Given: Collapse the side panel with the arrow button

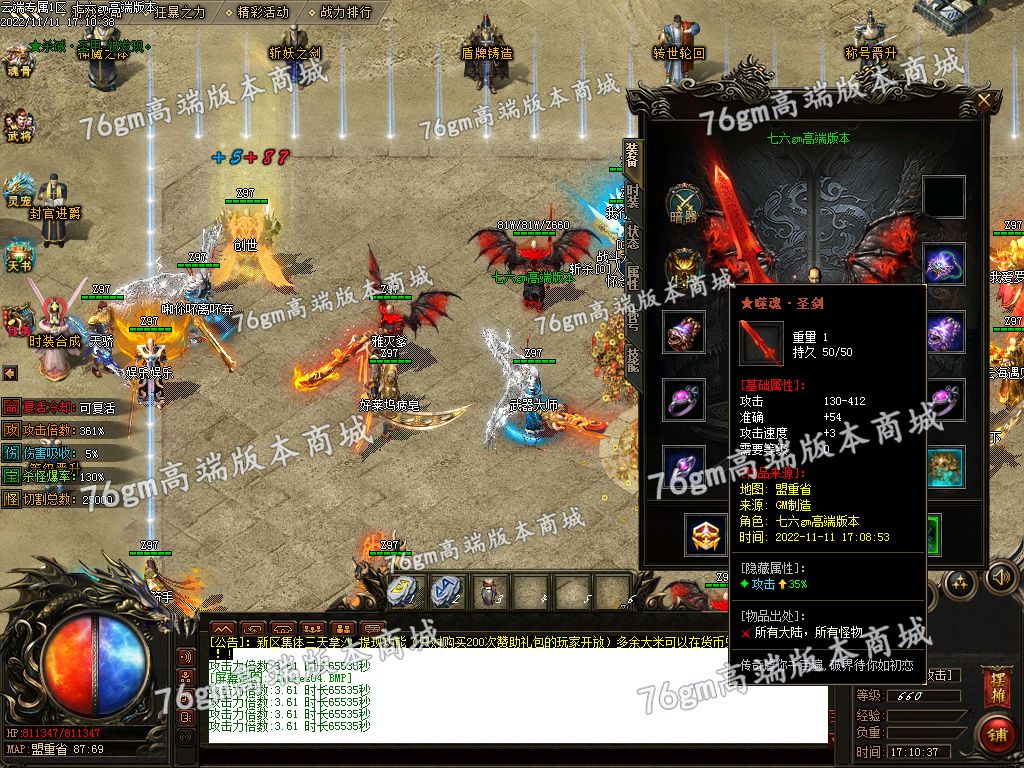Looking at the screenshot, I should point(10,373).
